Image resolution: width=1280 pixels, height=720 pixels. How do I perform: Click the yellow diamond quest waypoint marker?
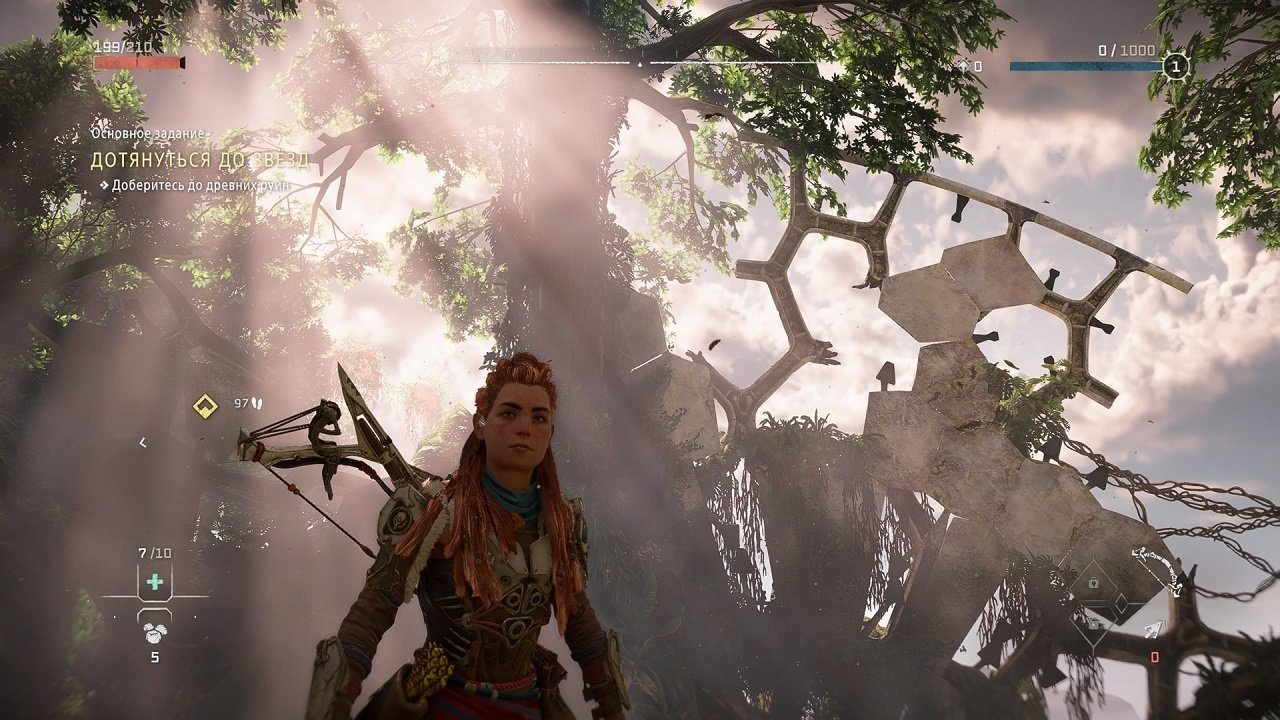click(x=205, y=406)
